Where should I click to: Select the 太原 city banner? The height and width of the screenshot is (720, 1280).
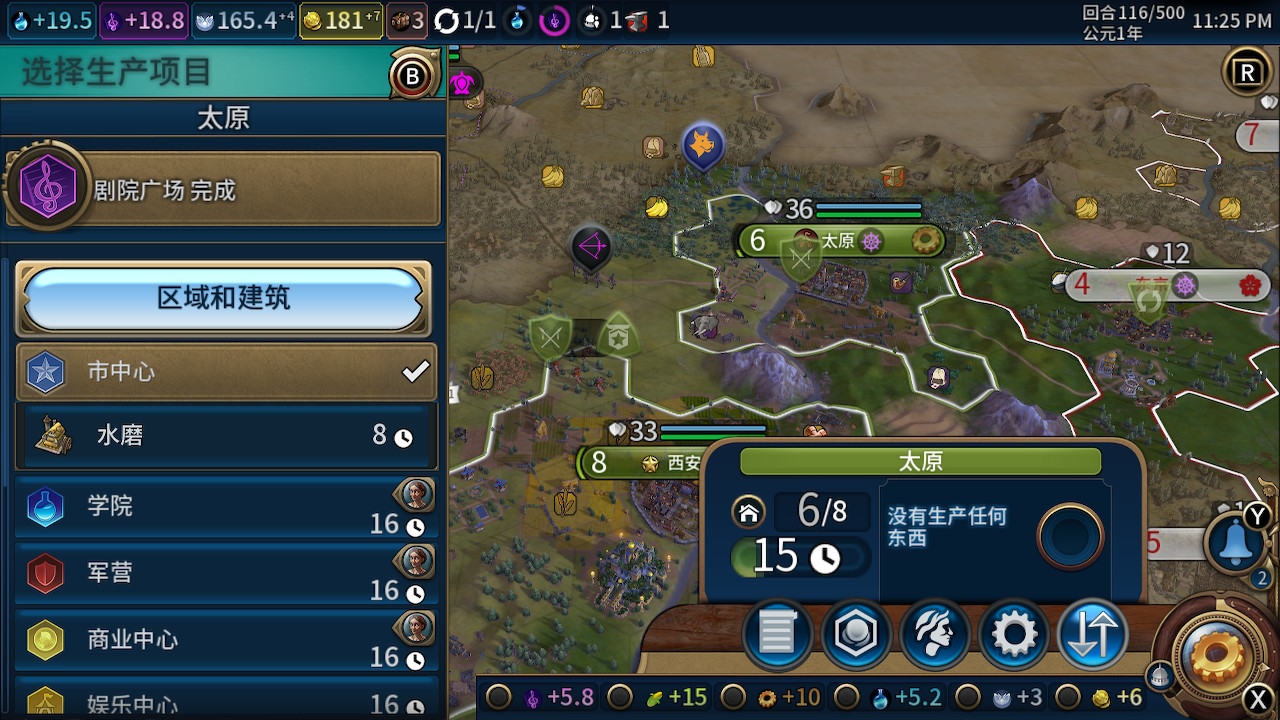click(x=840, y=241)
